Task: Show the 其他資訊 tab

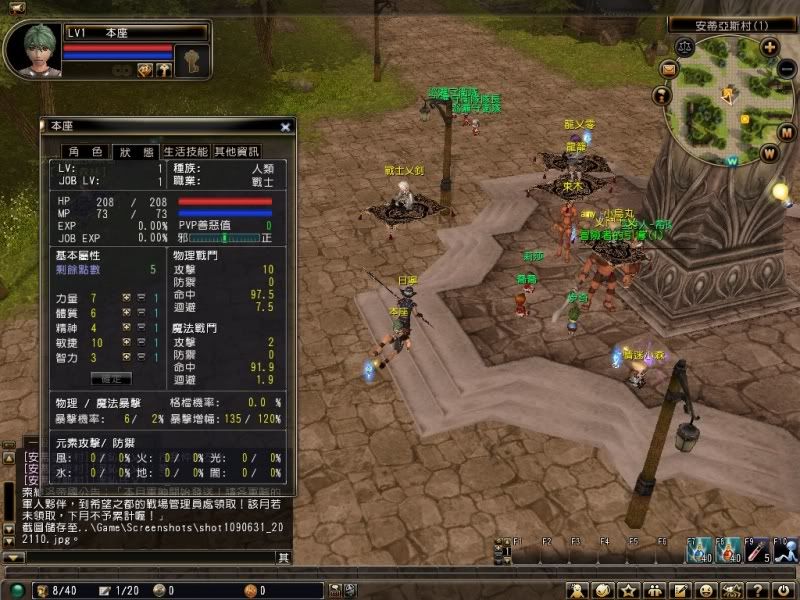Action: click(236, 152)
